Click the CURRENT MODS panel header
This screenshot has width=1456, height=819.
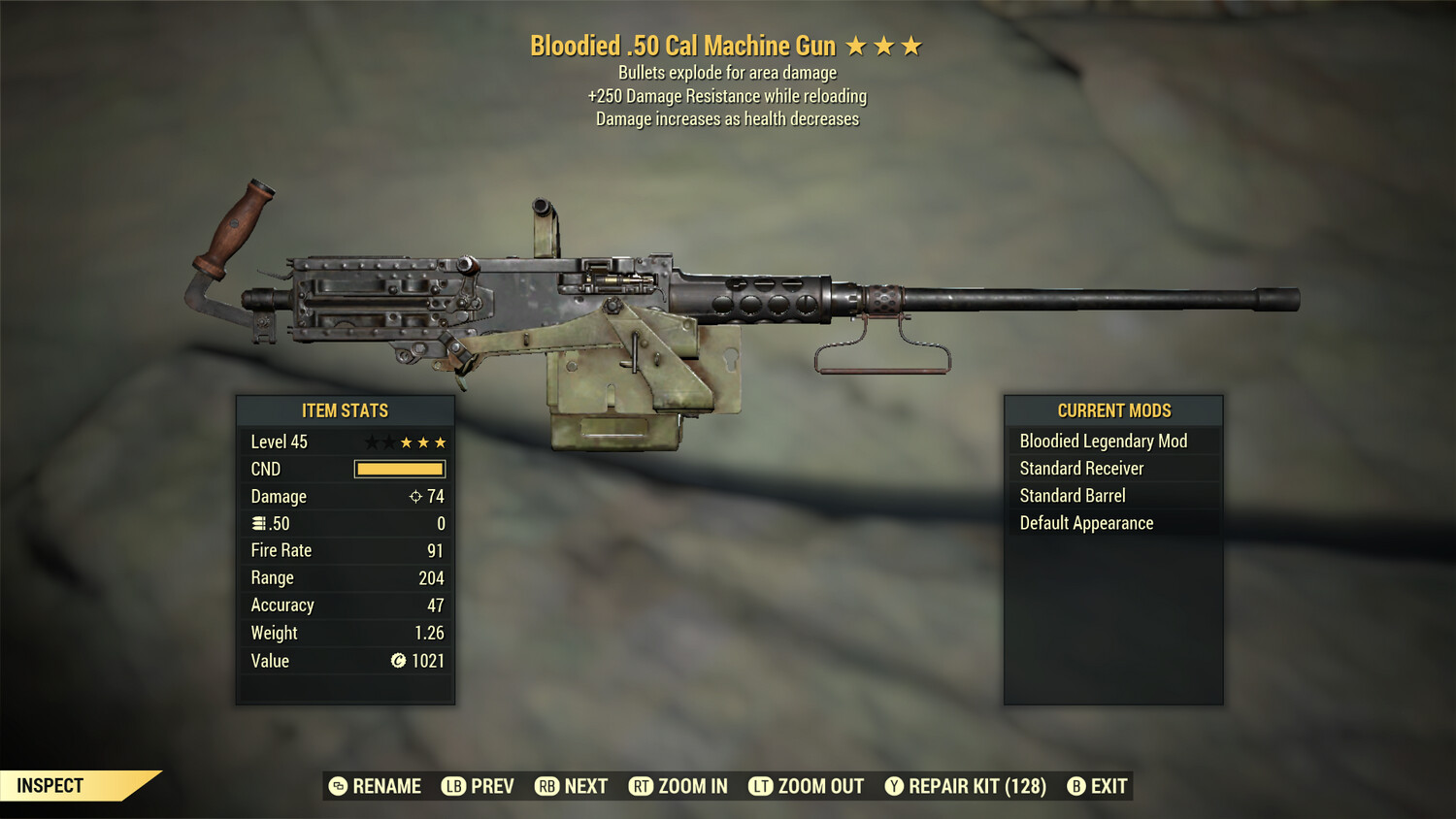click(x=1113, y=410)
